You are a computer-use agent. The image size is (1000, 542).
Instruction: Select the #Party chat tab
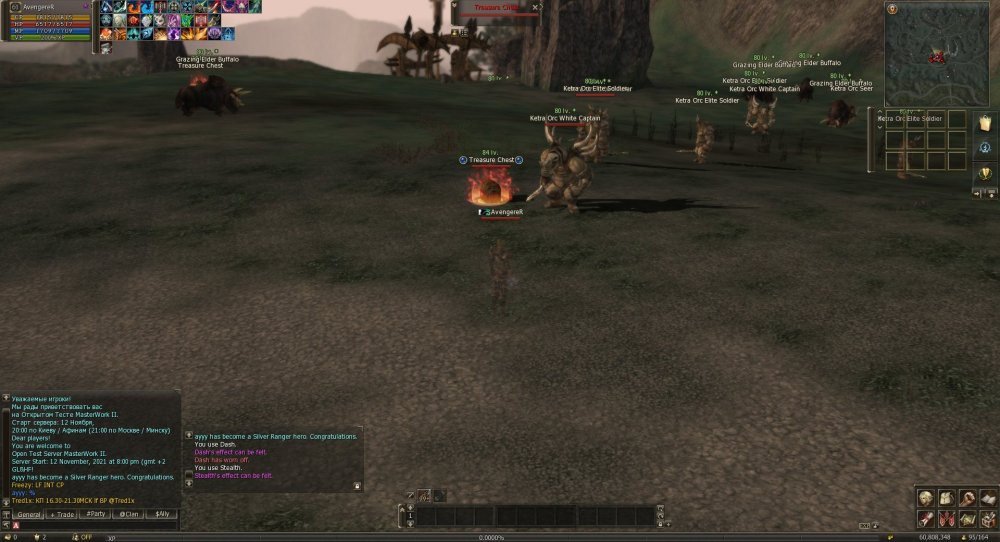[x=96, y=514]
